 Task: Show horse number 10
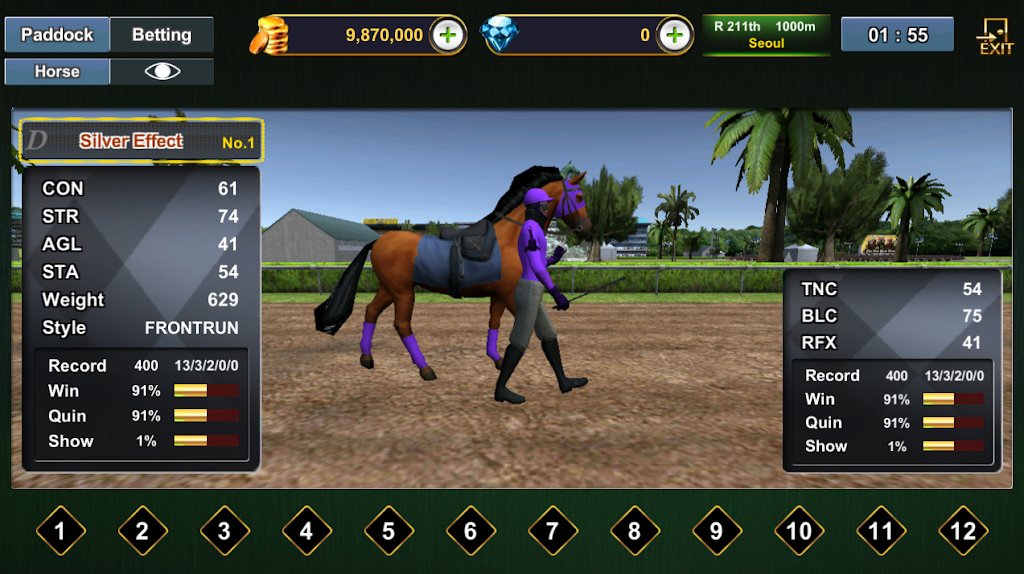799,531
